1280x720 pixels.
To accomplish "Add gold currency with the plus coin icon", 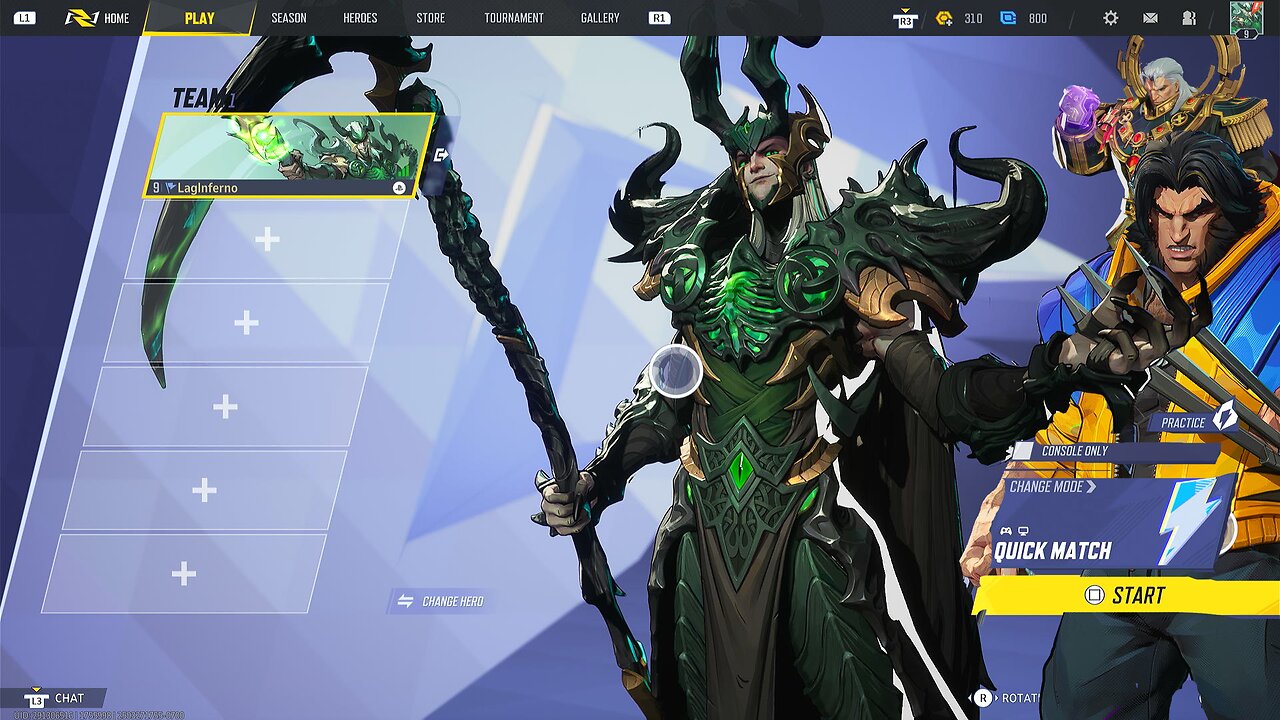I will click(944, 18).
